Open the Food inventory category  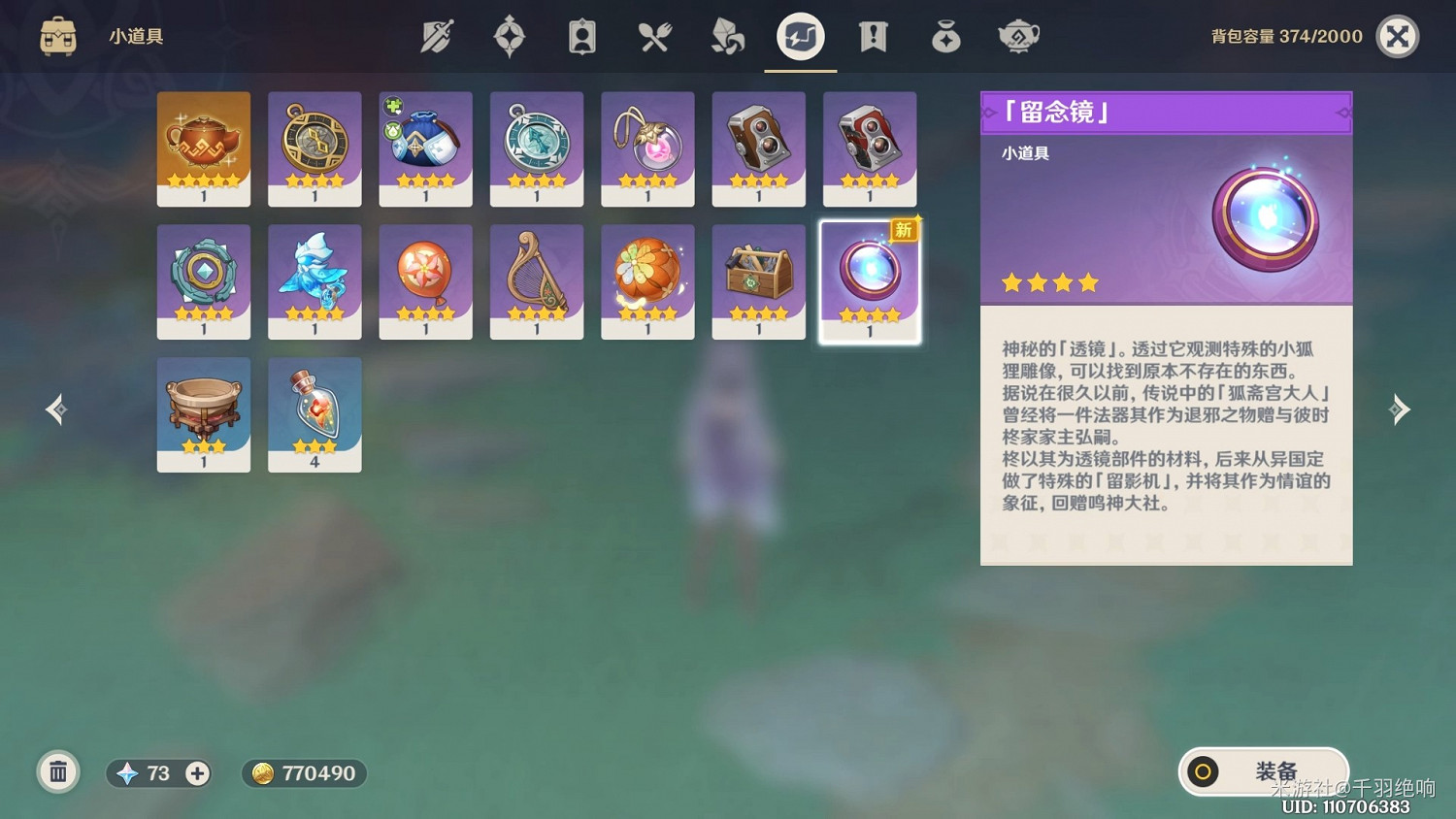654,36
